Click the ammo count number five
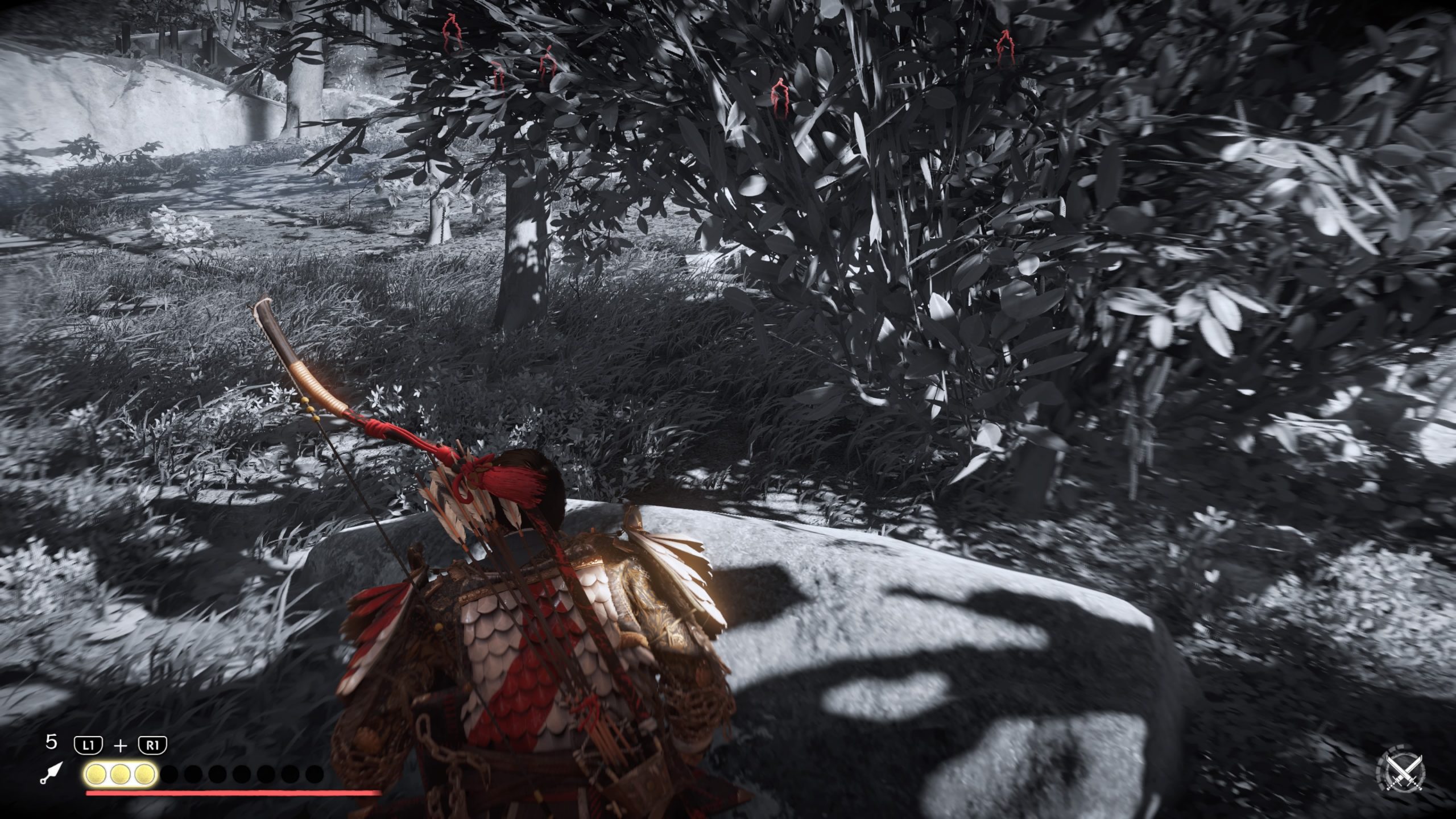The width and height of the screenshot is (1456, 819). coord(52,741)
